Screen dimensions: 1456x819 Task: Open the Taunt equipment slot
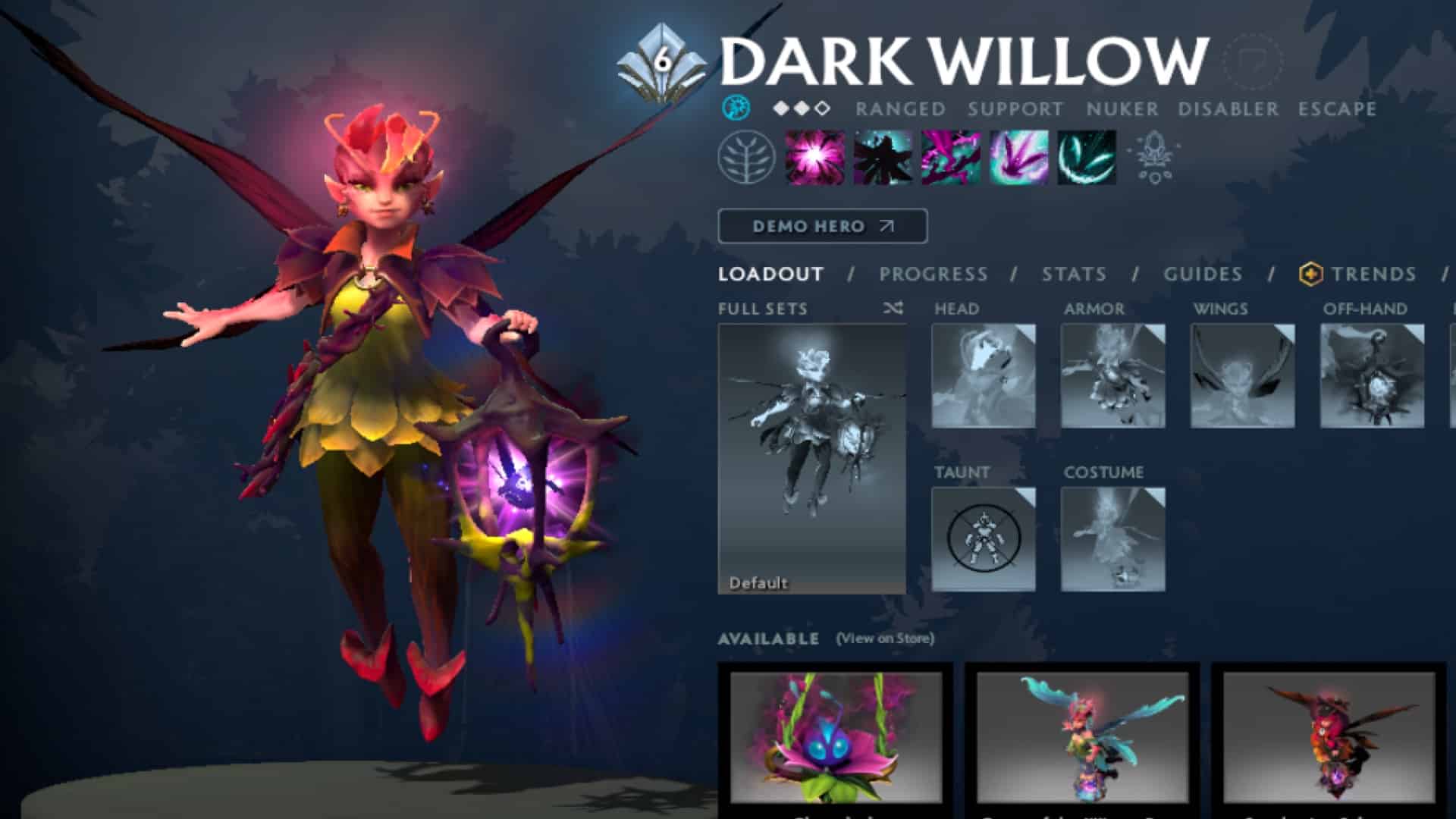click(983, 538)
